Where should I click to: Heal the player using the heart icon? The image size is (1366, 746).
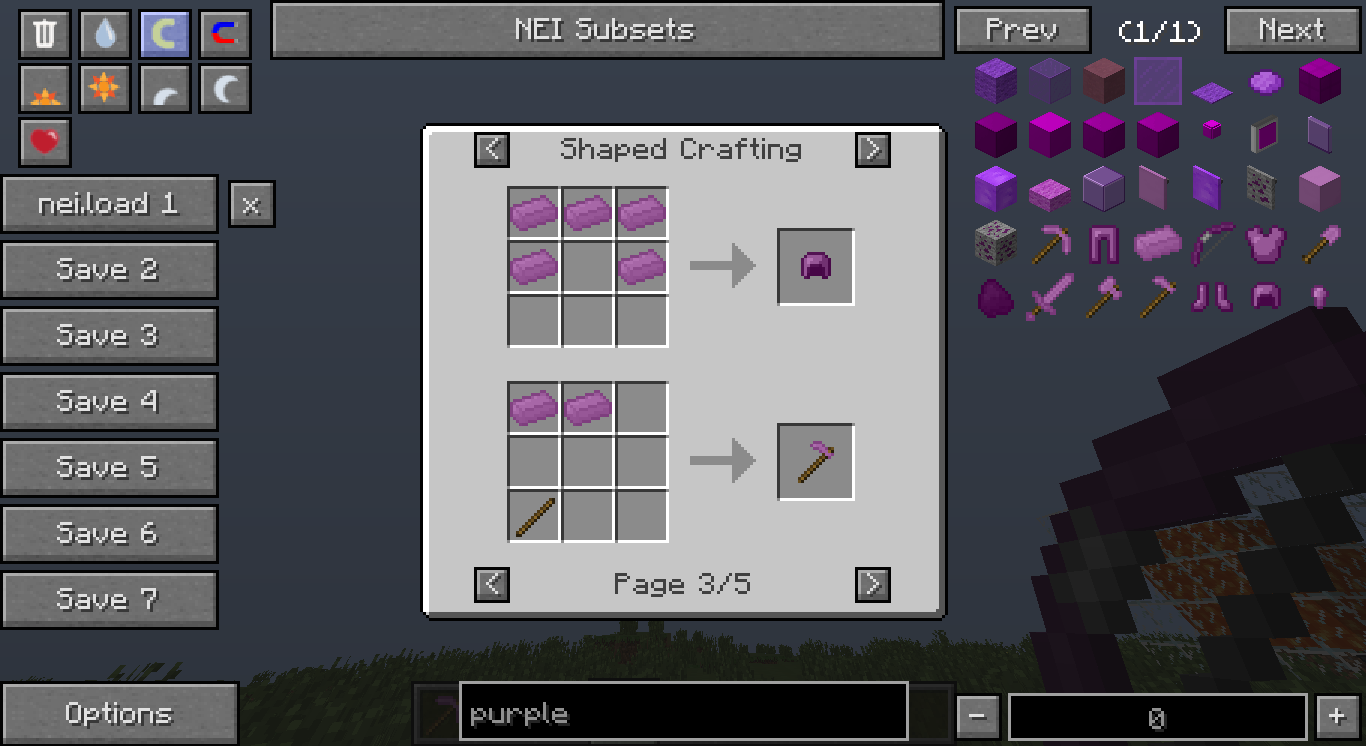44,143
